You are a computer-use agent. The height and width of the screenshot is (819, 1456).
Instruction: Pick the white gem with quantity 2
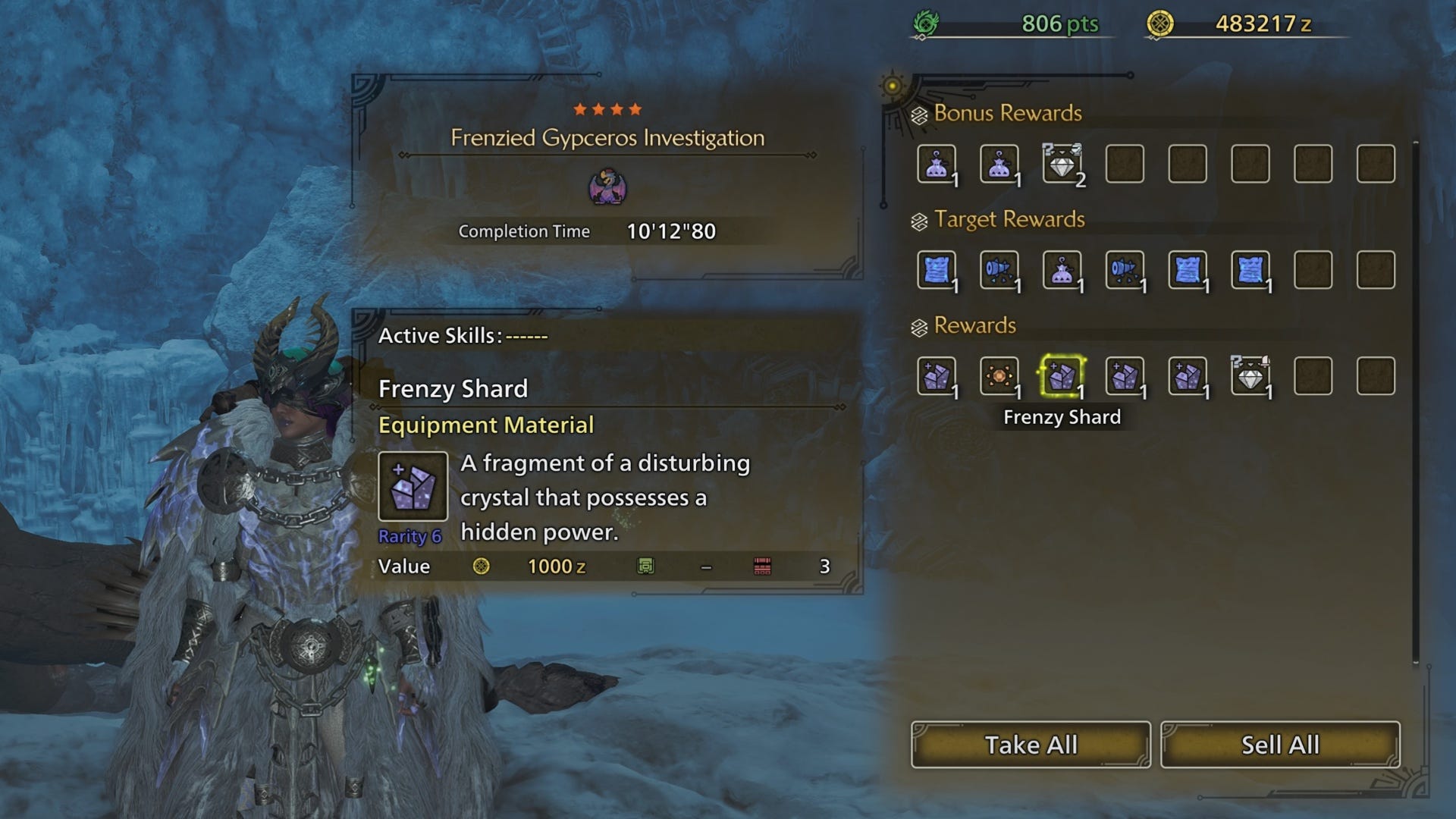tap(1062, 164)
